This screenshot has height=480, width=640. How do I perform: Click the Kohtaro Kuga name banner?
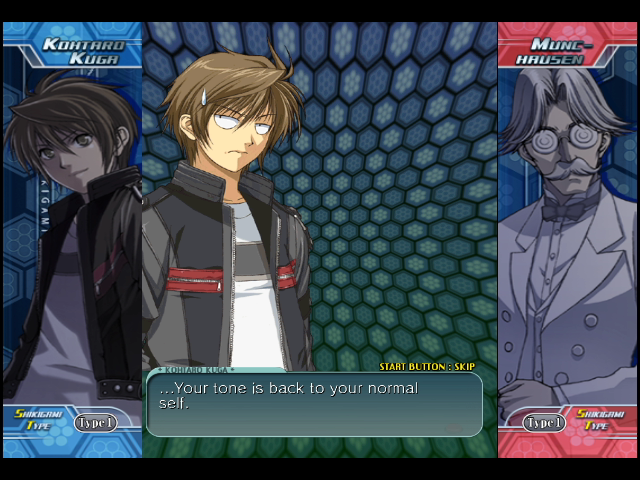point(81,51)
